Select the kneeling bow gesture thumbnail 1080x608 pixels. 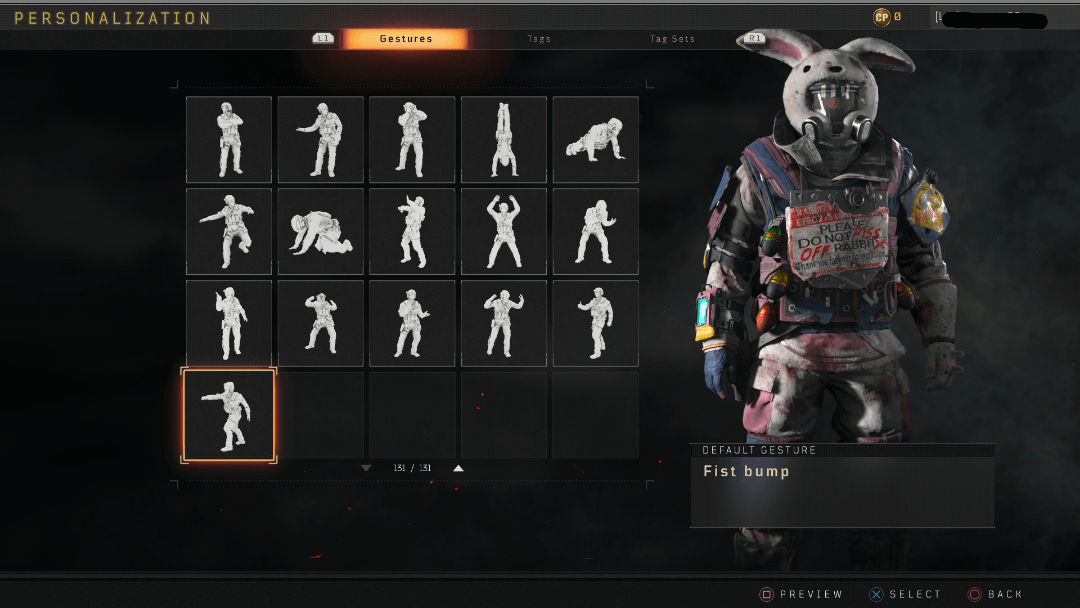320,231
